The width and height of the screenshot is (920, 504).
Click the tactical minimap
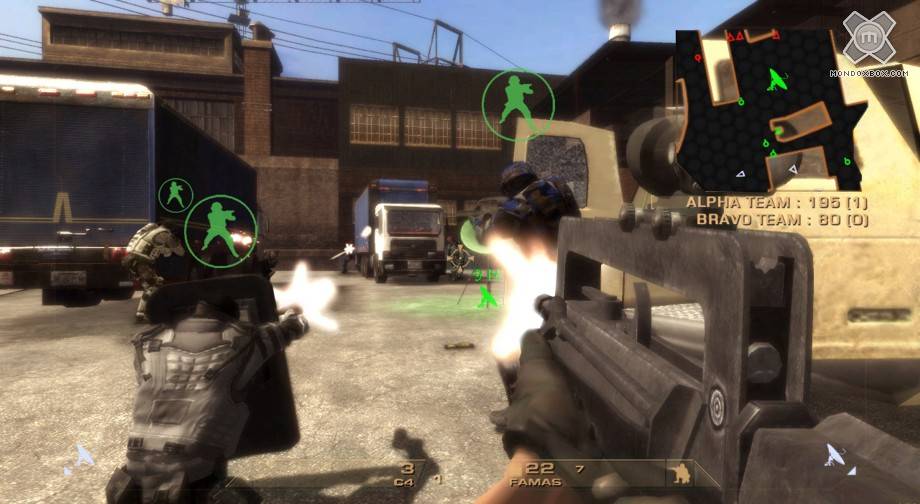pyautogui.click(x=770, y=108)
